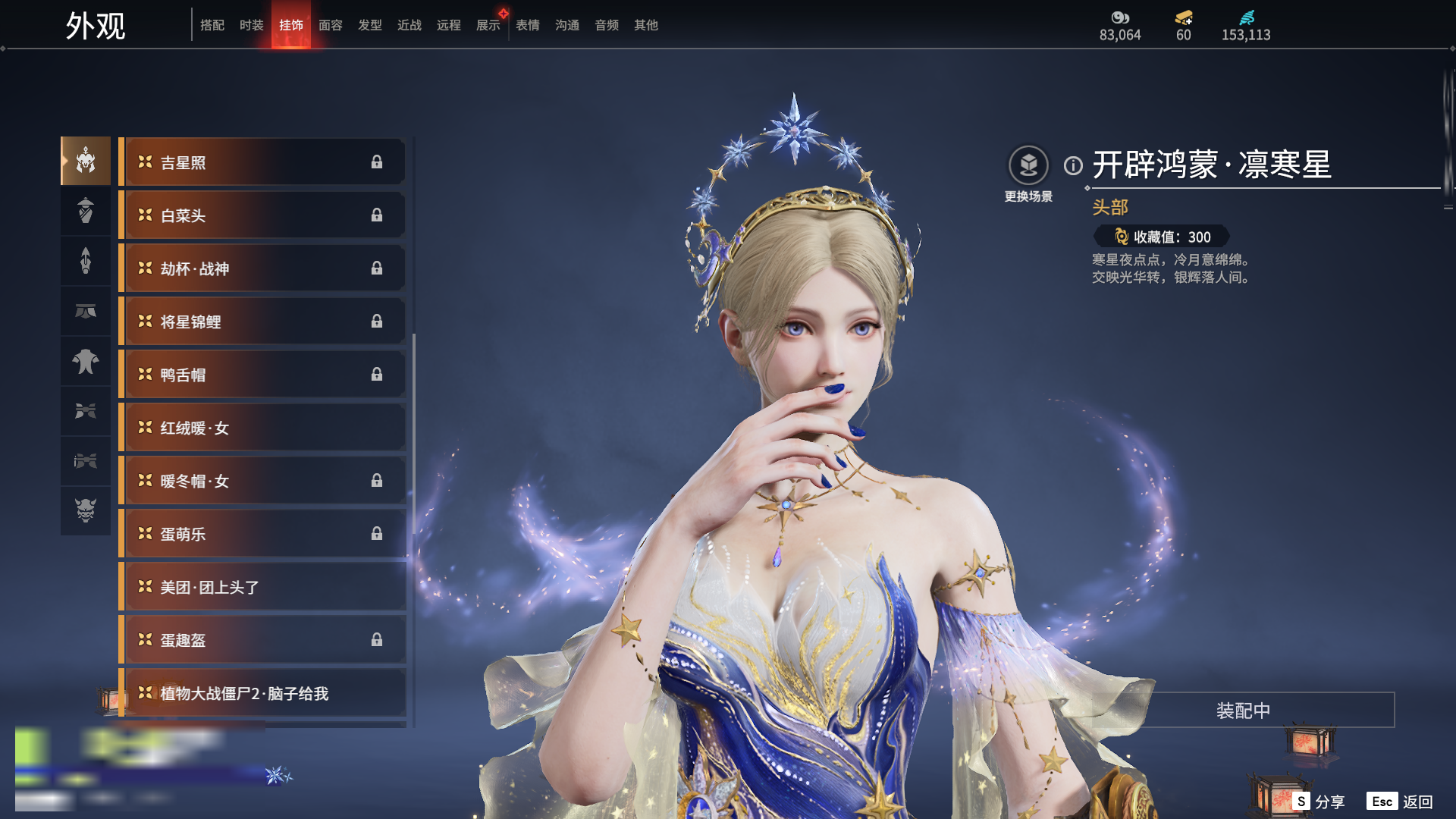Open the 时装 tab
This screenshot has height=819, width=1456.
pos(251,25)
